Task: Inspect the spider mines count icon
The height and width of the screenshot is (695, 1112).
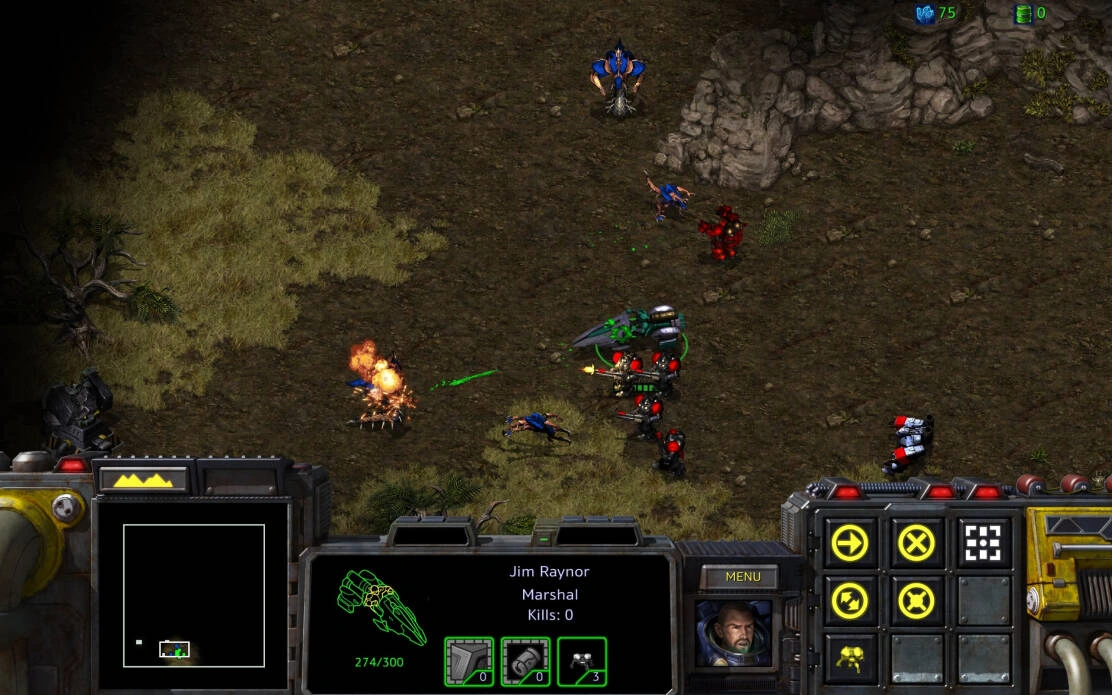Action: pyautogui.click(x=582, y=661)
